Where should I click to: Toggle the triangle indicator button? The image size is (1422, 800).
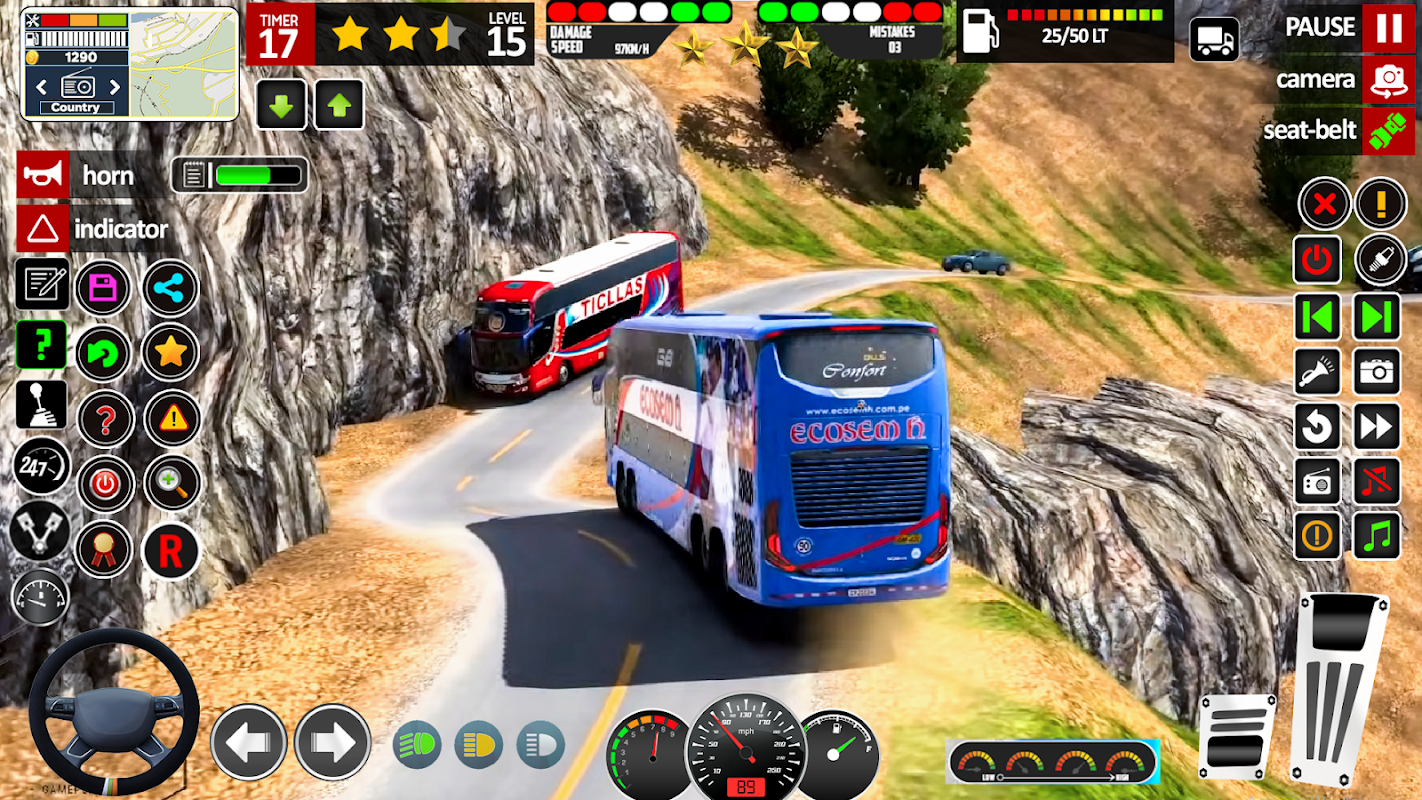pyautogui.click(x=43, y=230)
